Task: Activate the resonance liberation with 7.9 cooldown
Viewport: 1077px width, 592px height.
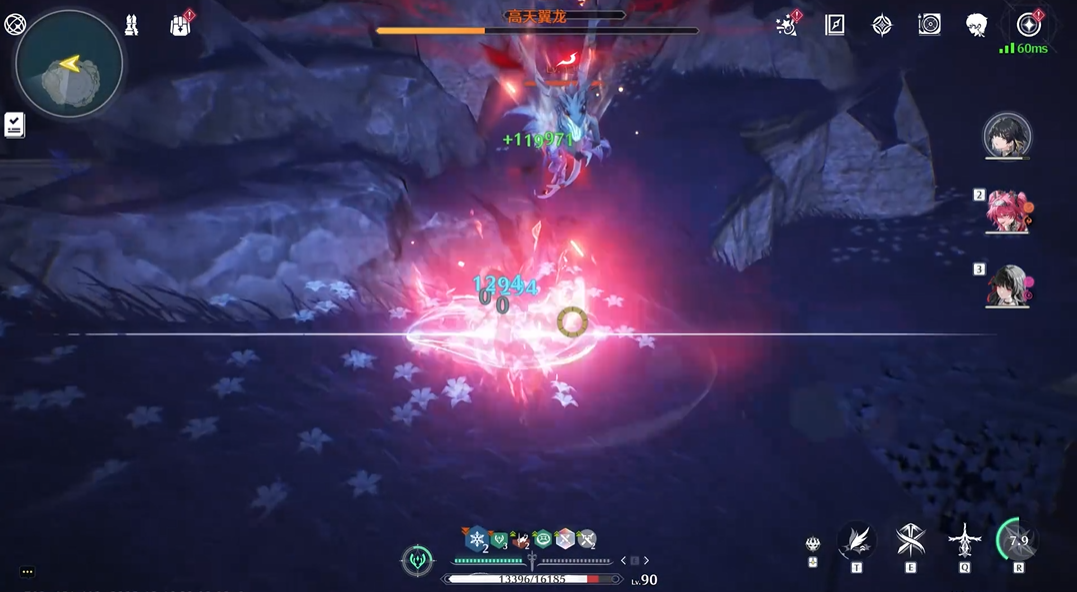Action: (x=1018, y=541)
